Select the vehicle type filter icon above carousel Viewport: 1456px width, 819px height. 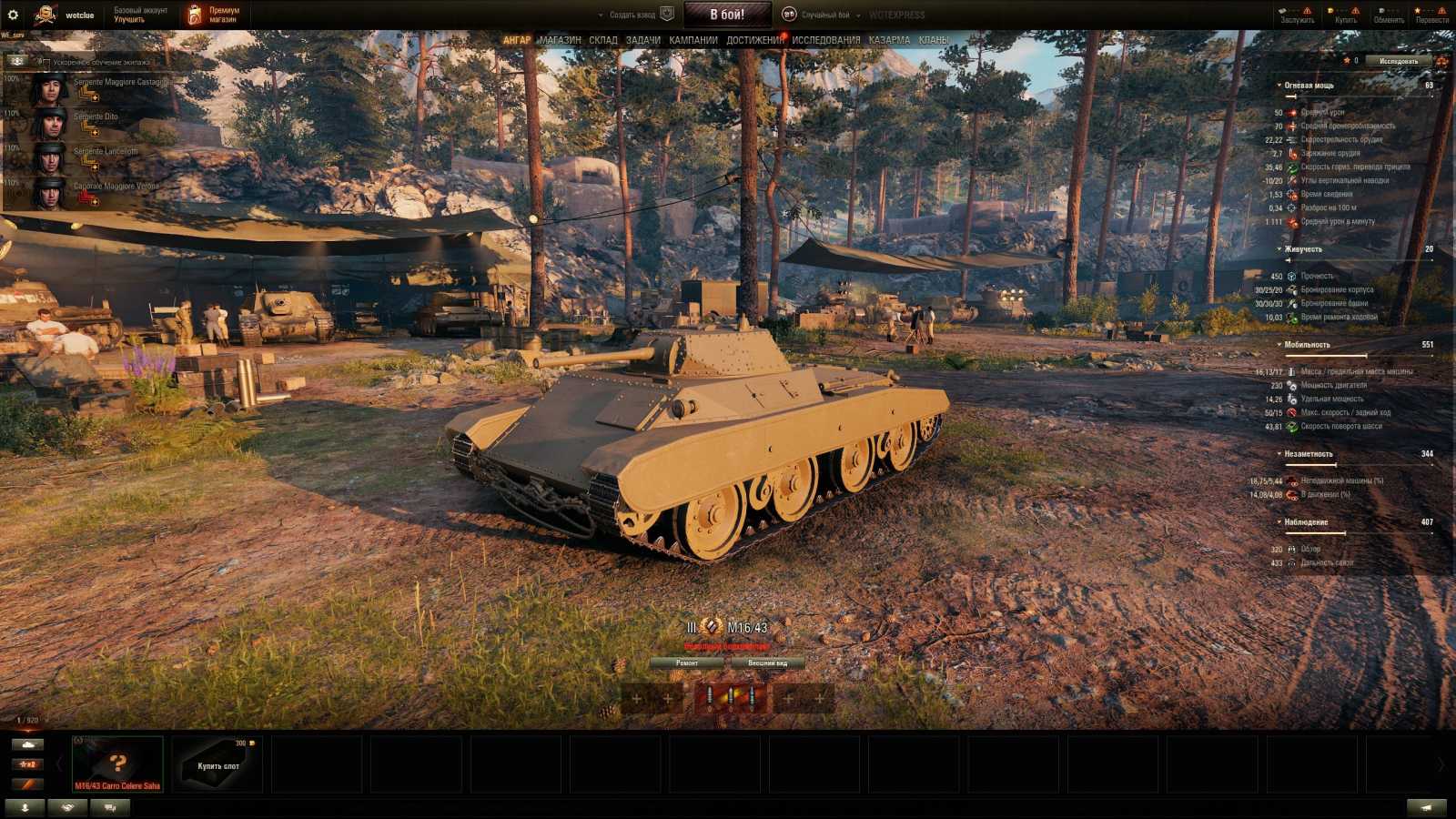(x=27, y=744)
